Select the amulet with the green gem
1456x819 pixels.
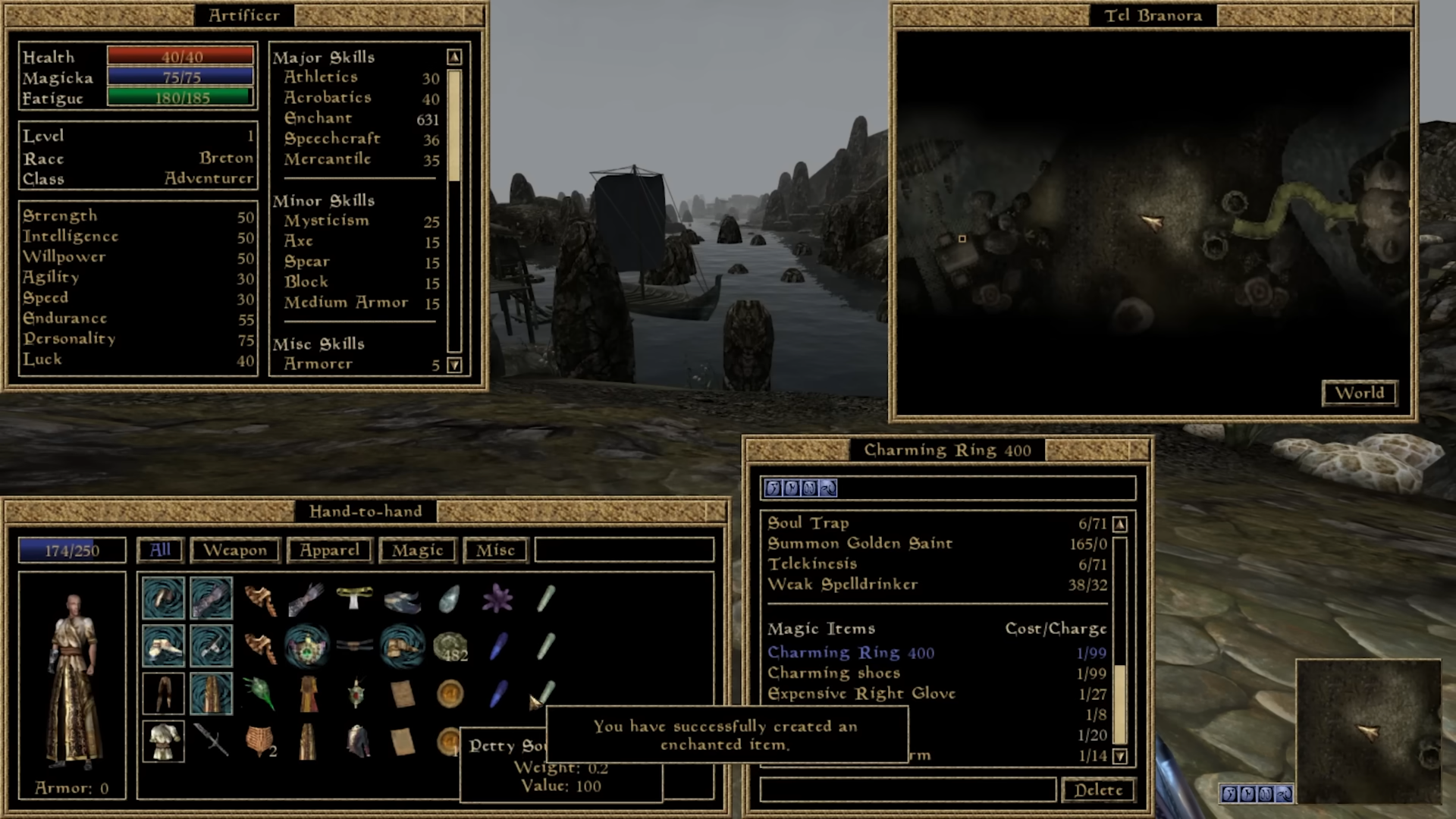[x=307, y=645]
